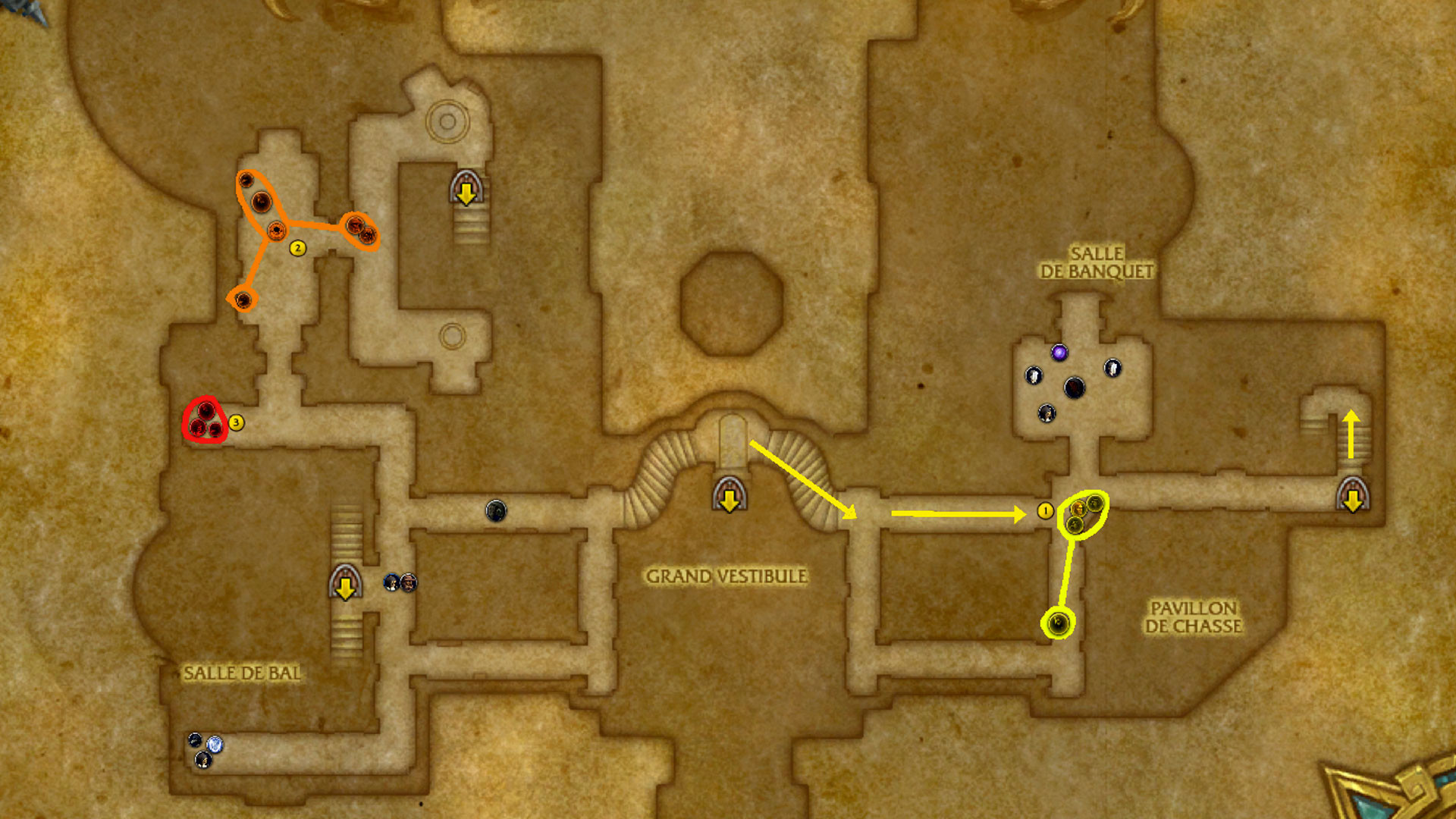Viewport: 1456px width, 819px height.
Task: Click the largest orange-circled enemy portrait
Action: click(262, 200)
